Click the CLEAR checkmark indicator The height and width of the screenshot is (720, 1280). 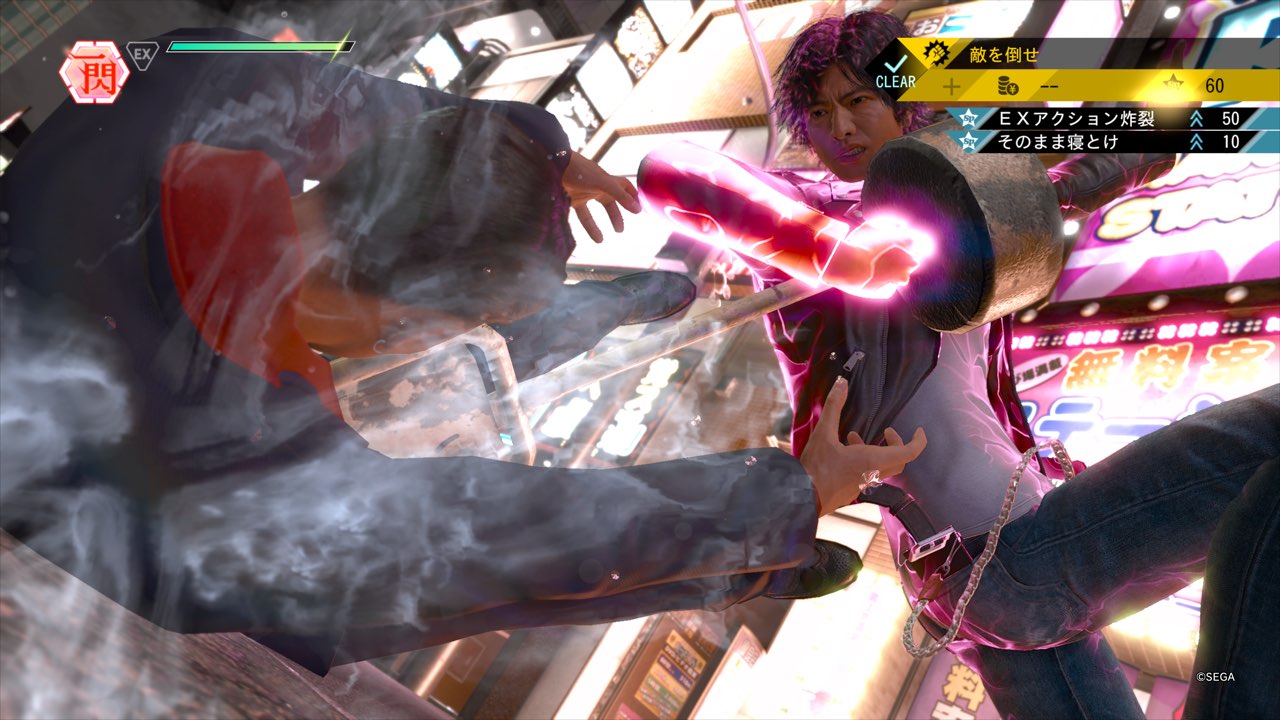tap(895, 72)
